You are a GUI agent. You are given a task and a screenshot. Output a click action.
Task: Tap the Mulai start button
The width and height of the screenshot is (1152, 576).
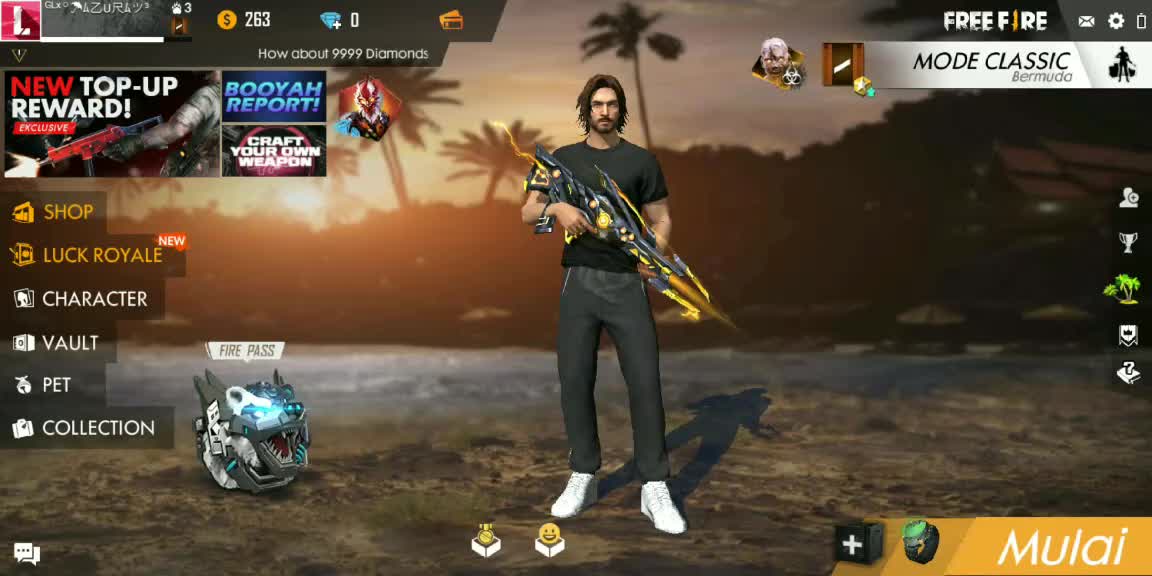[x=1060, y=547]
